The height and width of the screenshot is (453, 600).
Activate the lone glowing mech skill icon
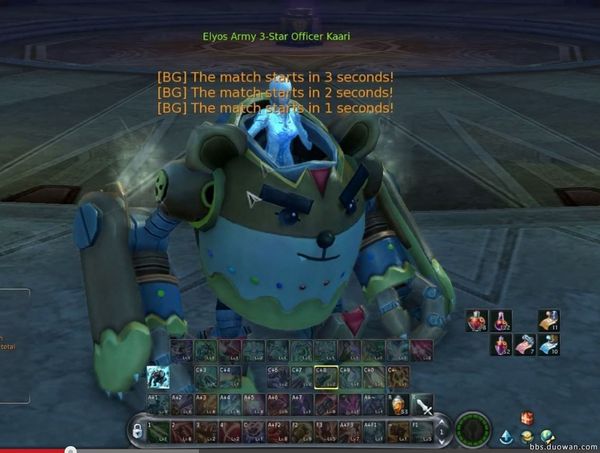click(158, 377)
